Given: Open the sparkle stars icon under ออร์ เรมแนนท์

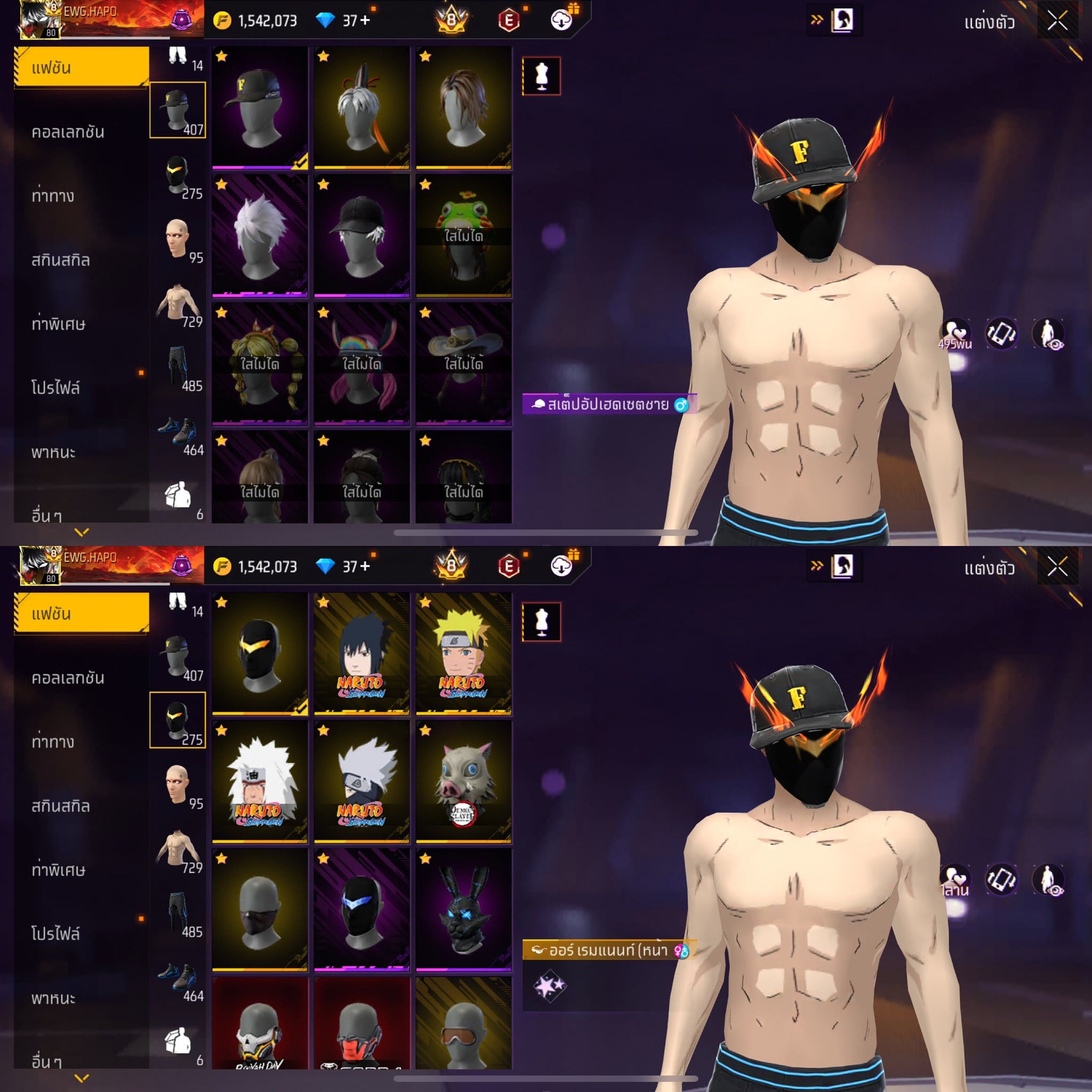Looking at the screenshot, I should tap(549, 986).
